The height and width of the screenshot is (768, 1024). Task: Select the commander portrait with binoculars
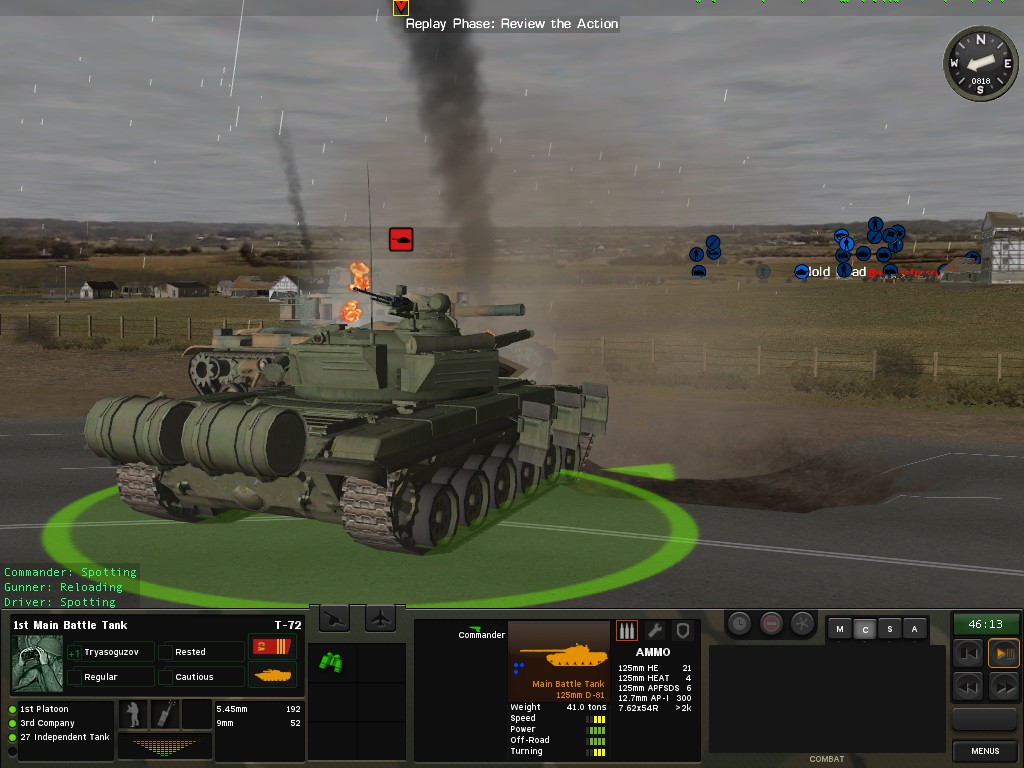click(37, 663)
